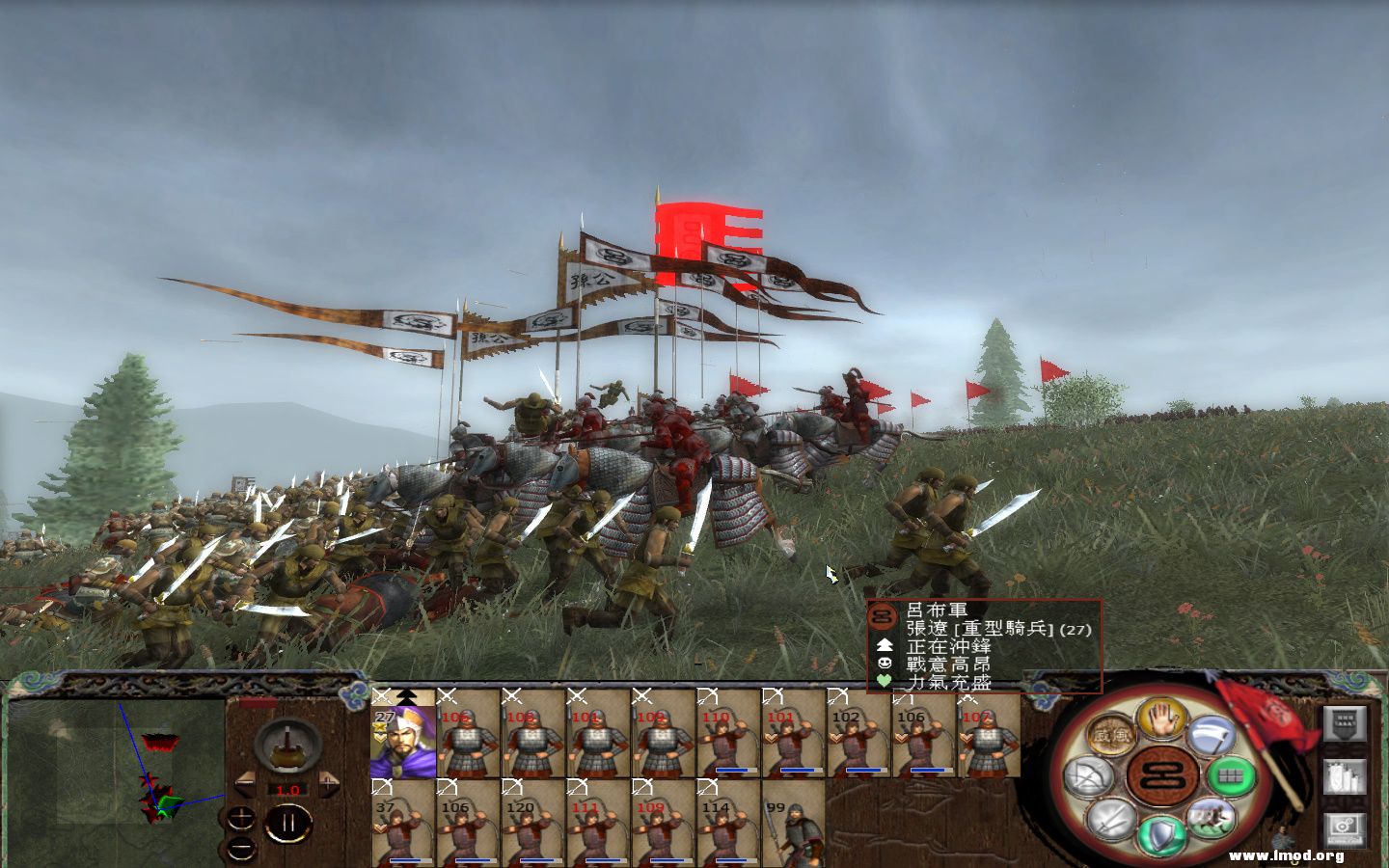Click the decrease battle speed arrow
Viewport: 1389px width, 868px height.
[x=245, y=785]
